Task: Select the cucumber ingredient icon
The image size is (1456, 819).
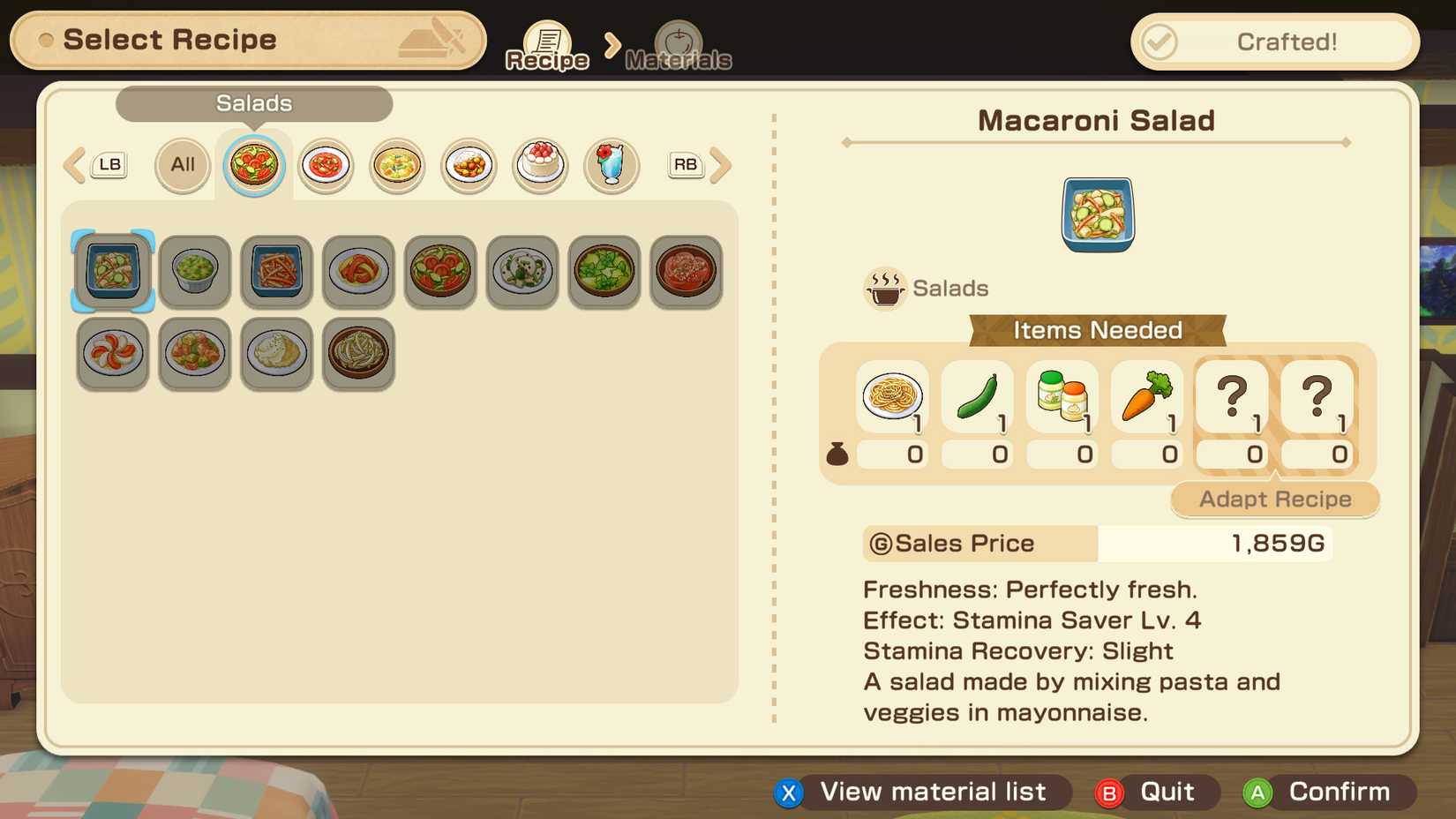Action: pos(977,397)
